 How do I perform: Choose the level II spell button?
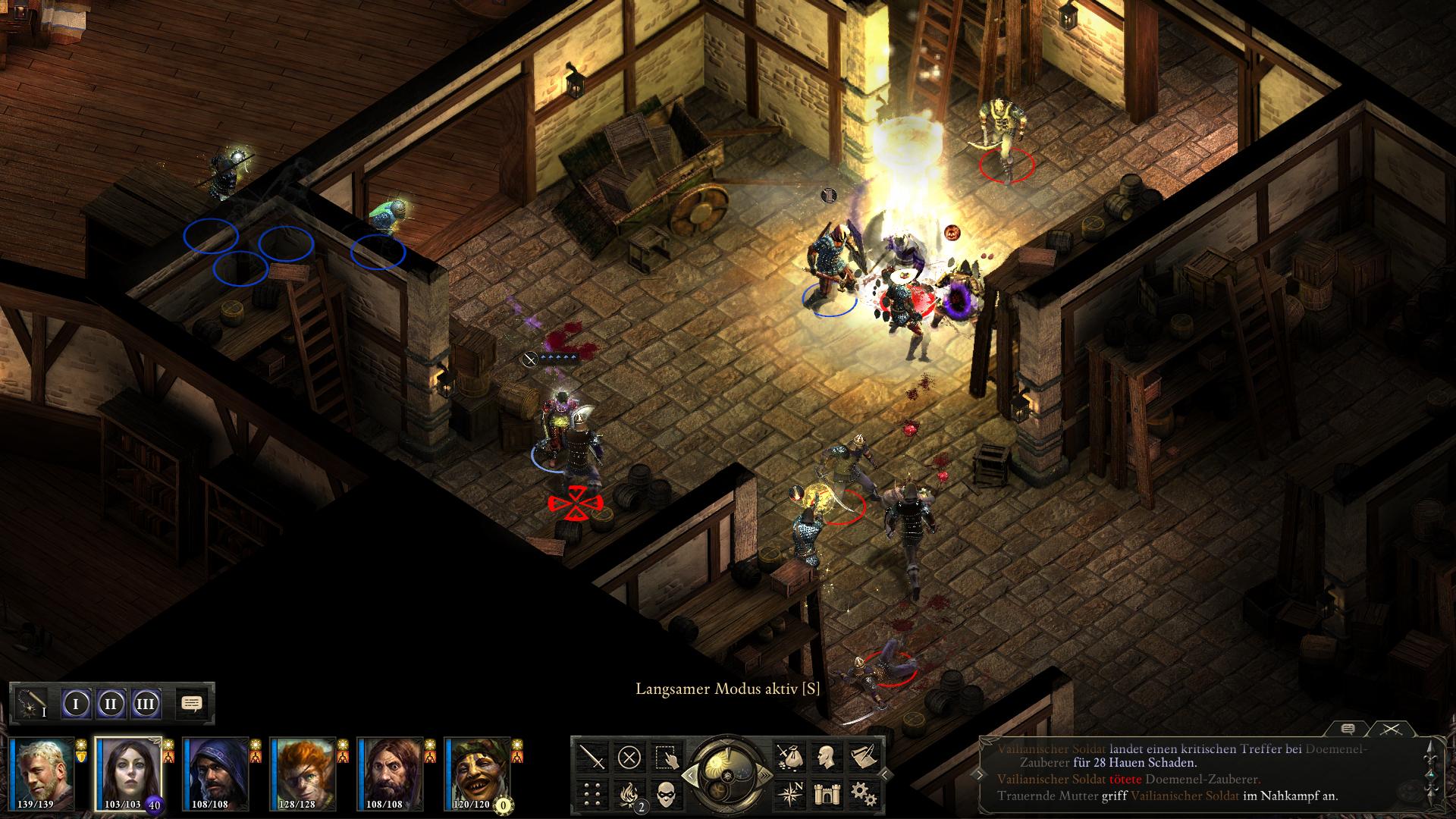[x=111, y=704]
